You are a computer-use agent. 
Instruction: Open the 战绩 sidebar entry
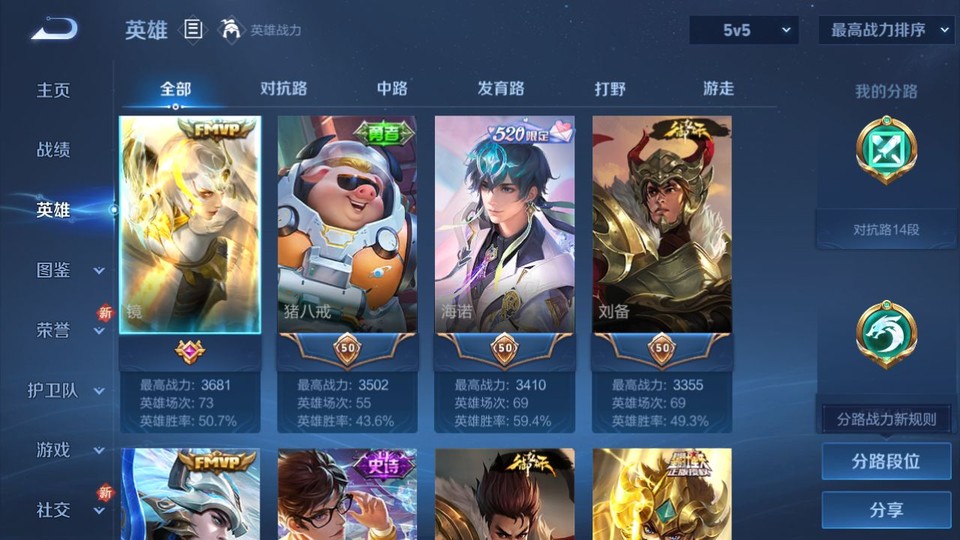(x=54, y=150)
